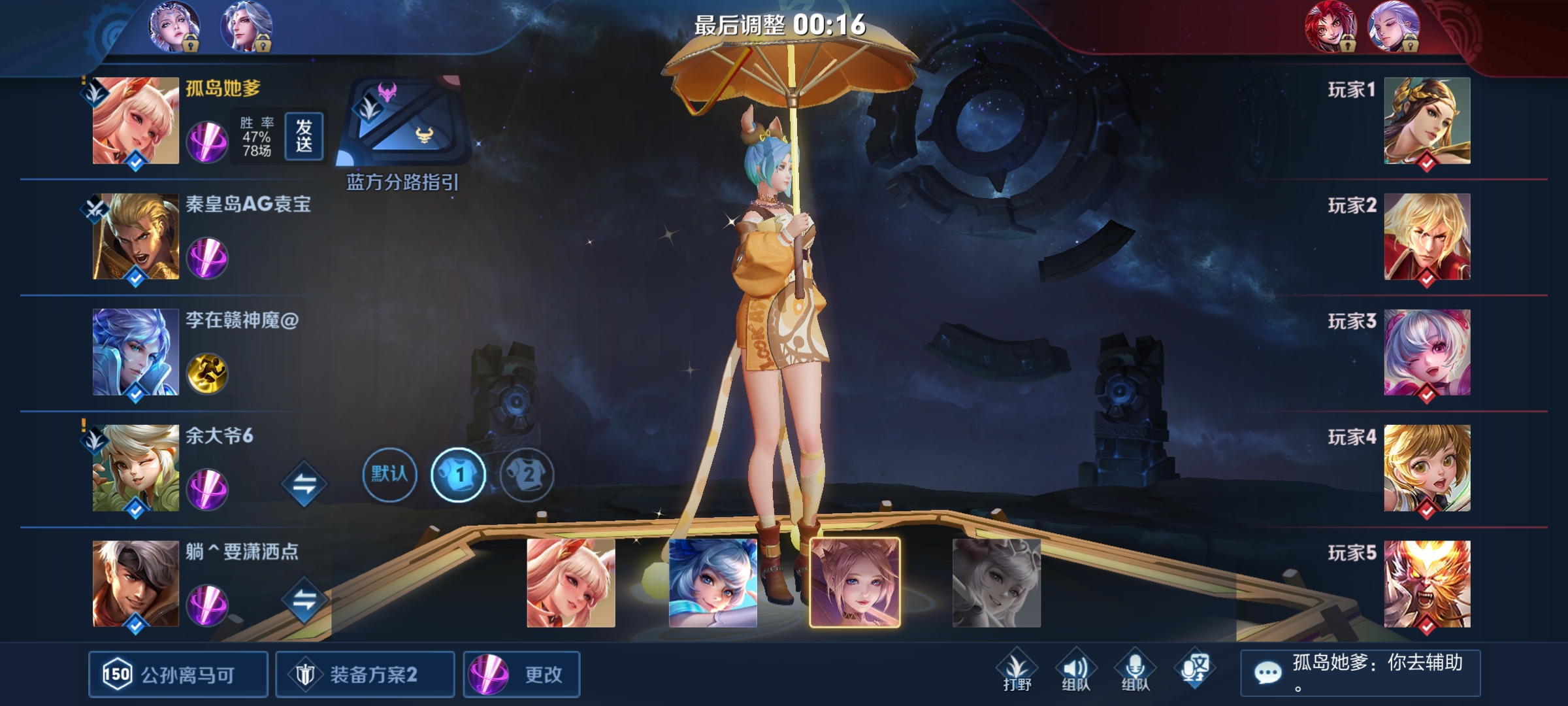Screen dimensions: 1568x706
Task: Click the 发送 win-rate send button
Action: [x=304, y=136]
